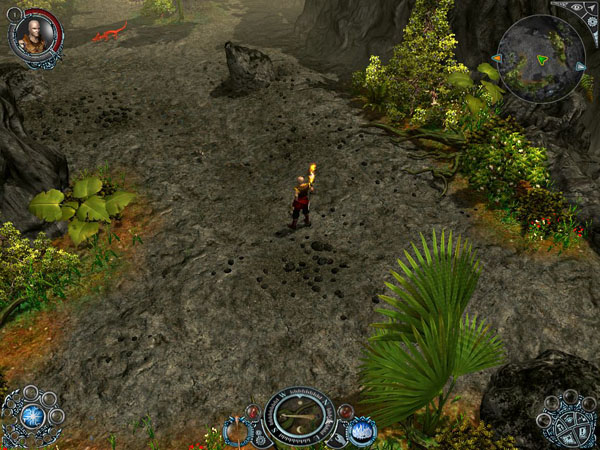This screenshot has width=600, height=450.
Task: Select the white arrow marker on minimap edge
Action: click(581, 67)
